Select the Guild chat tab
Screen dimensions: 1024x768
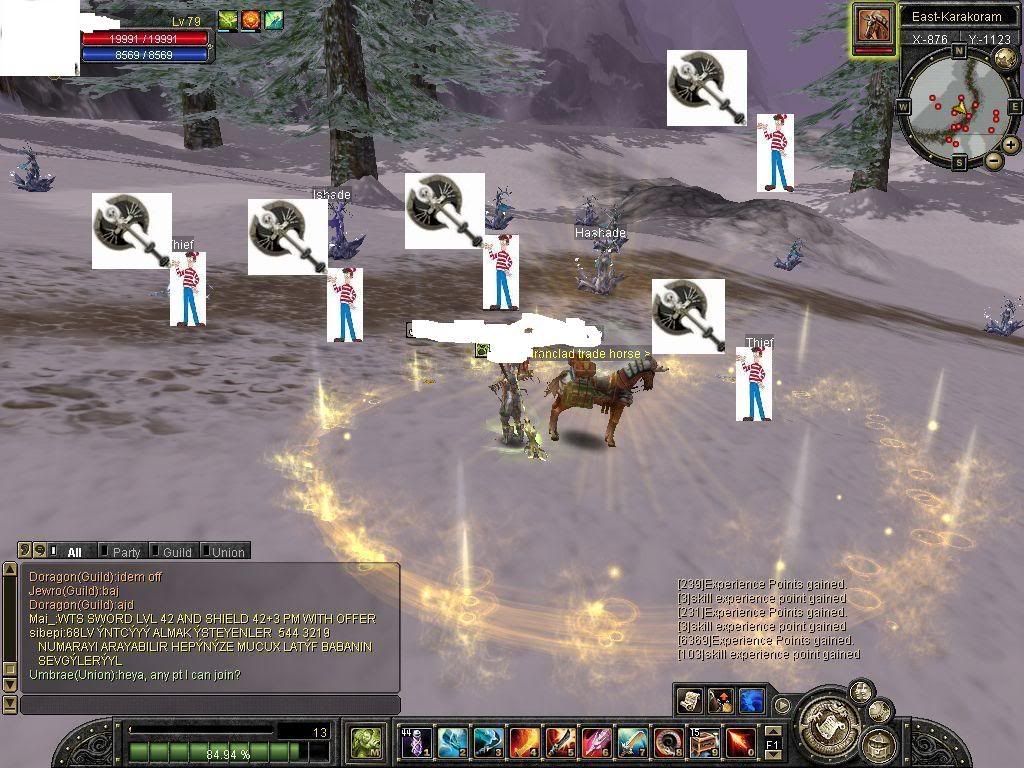tap(176, 551)
